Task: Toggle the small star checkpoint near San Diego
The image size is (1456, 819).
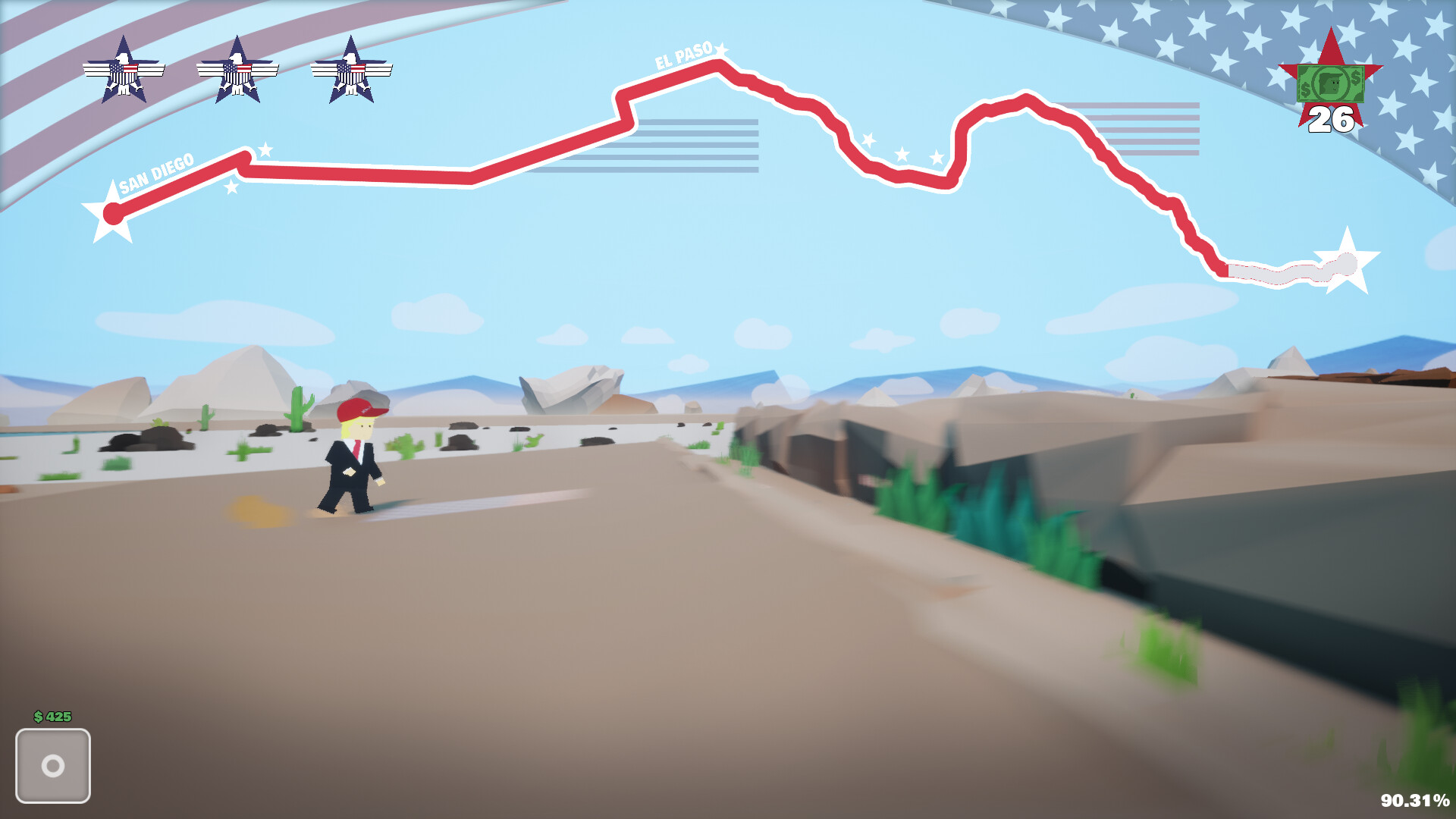Action: tap(265, 149)
